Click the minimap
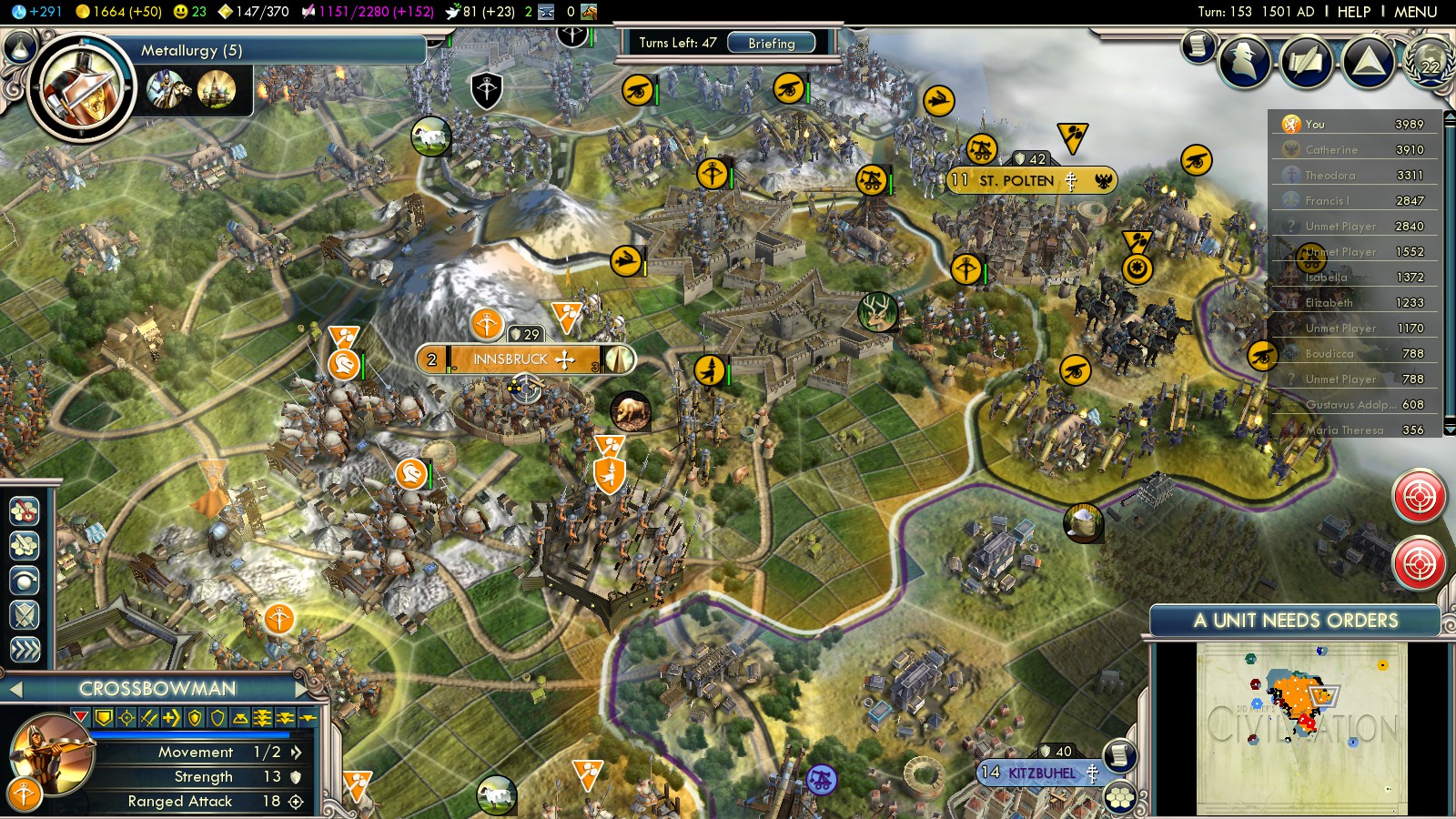1456x819 pixels. tap(1301, 728)
